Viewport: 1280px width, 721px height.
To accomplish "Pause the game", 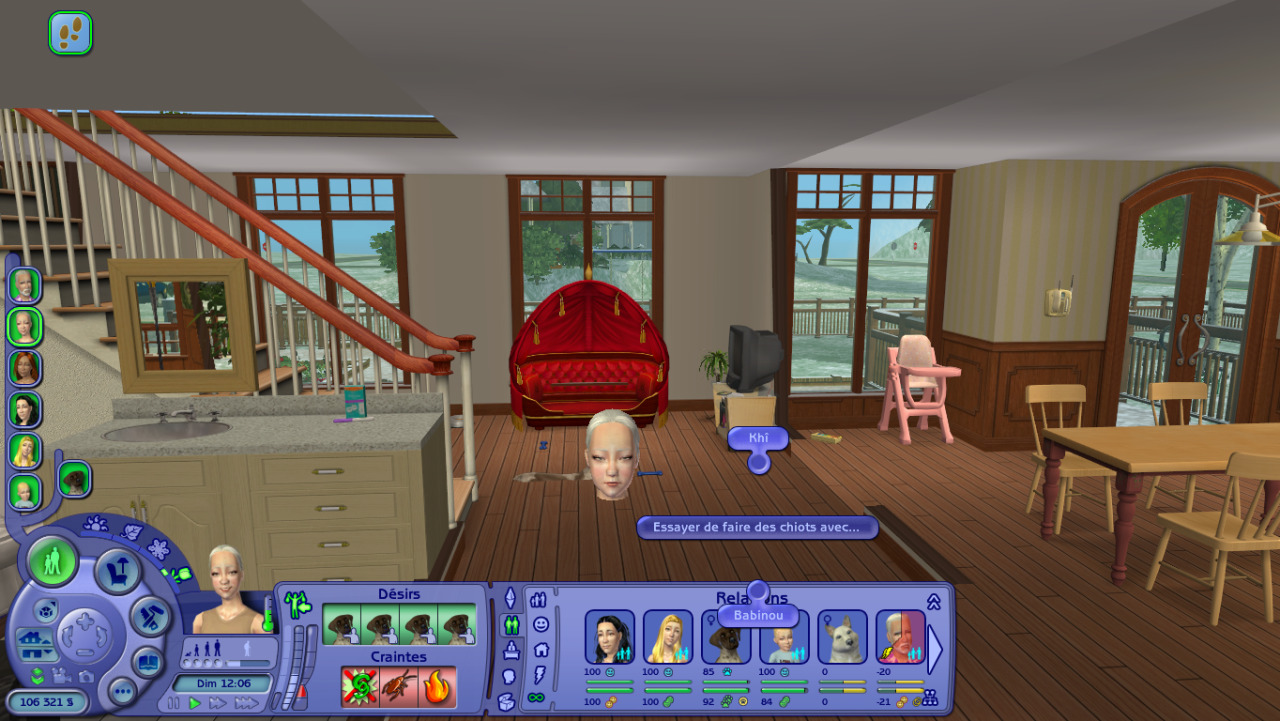I will (x=174, y=703).
